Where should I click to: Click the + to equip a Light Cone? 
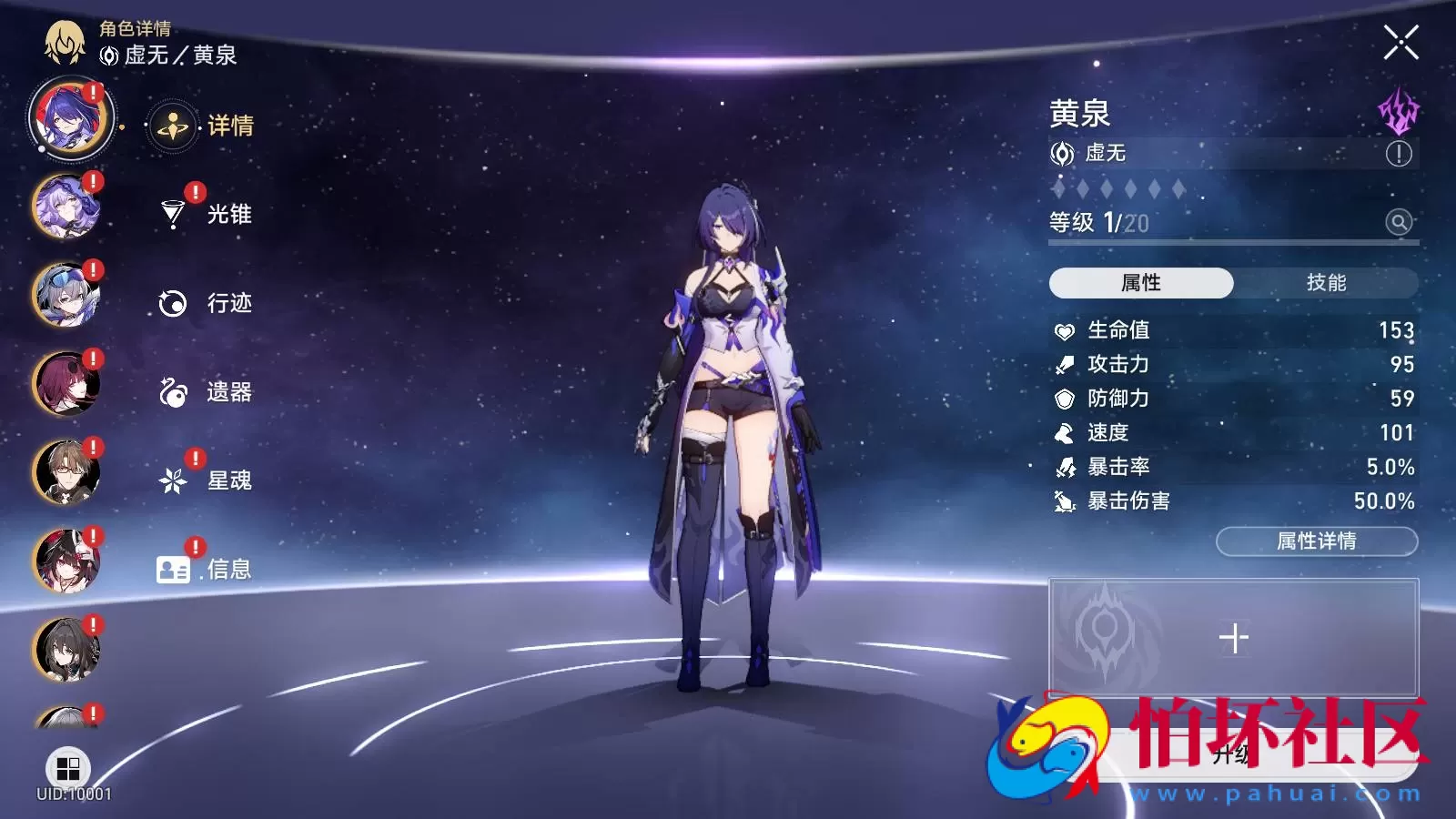click(x=1234, y=638)
